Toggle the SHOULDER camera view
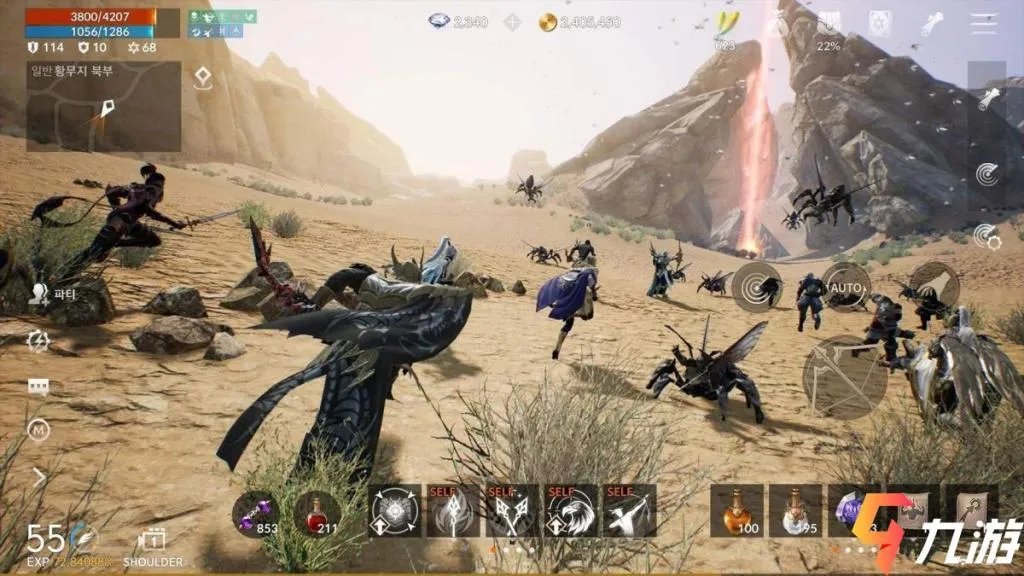This screenshot has height=576, width=1024. click(x=152, y=543)
